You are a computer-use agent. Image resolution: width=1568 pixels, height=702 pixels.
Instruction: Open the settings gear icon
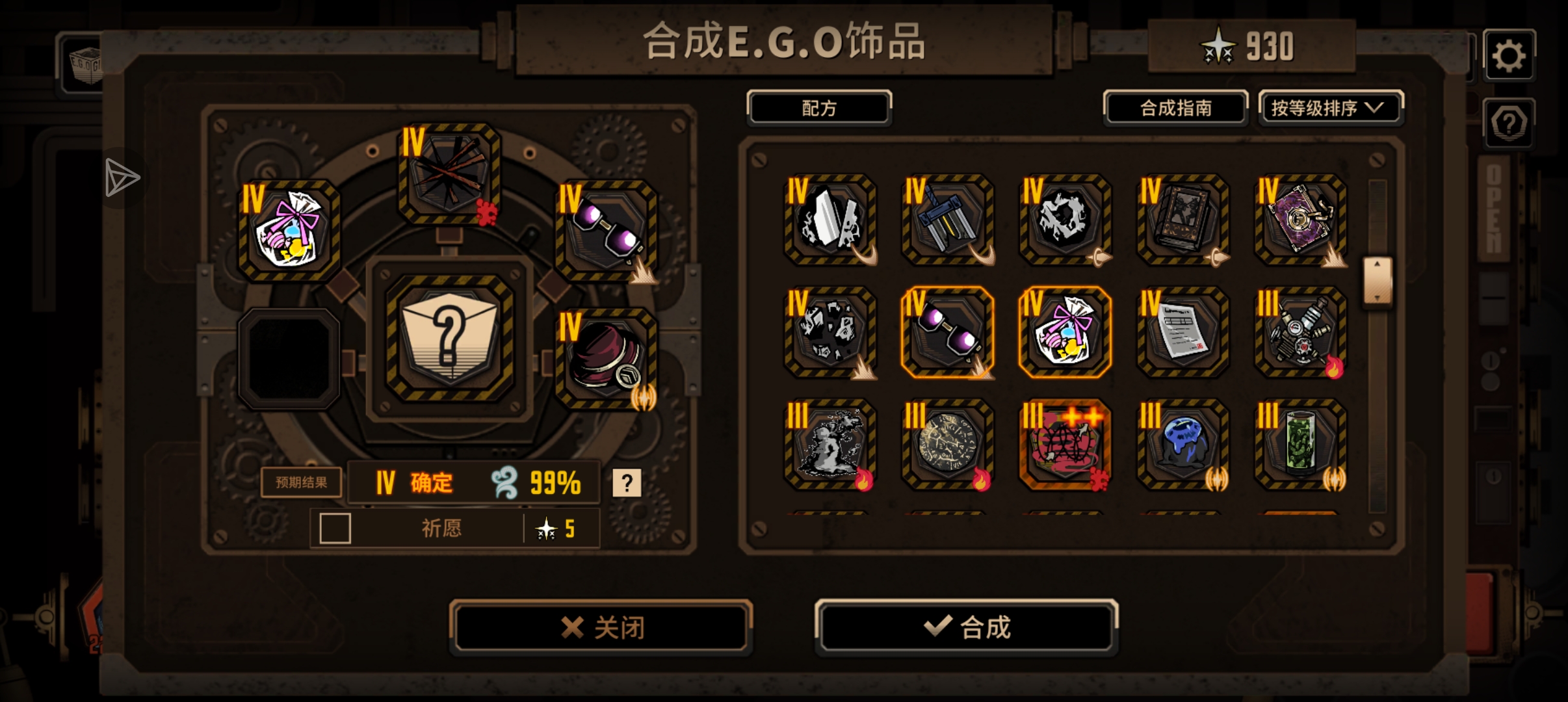coord(1509,53)
